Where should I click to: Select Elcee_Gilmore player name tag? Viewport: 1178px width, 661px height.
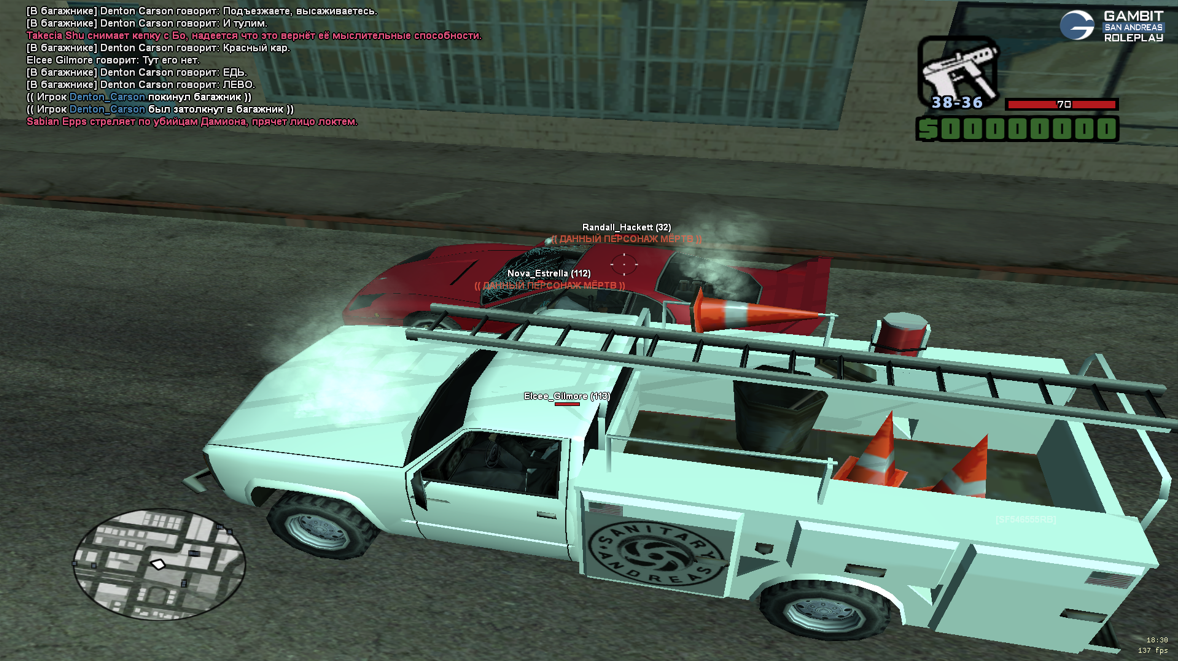coord(566,397)
